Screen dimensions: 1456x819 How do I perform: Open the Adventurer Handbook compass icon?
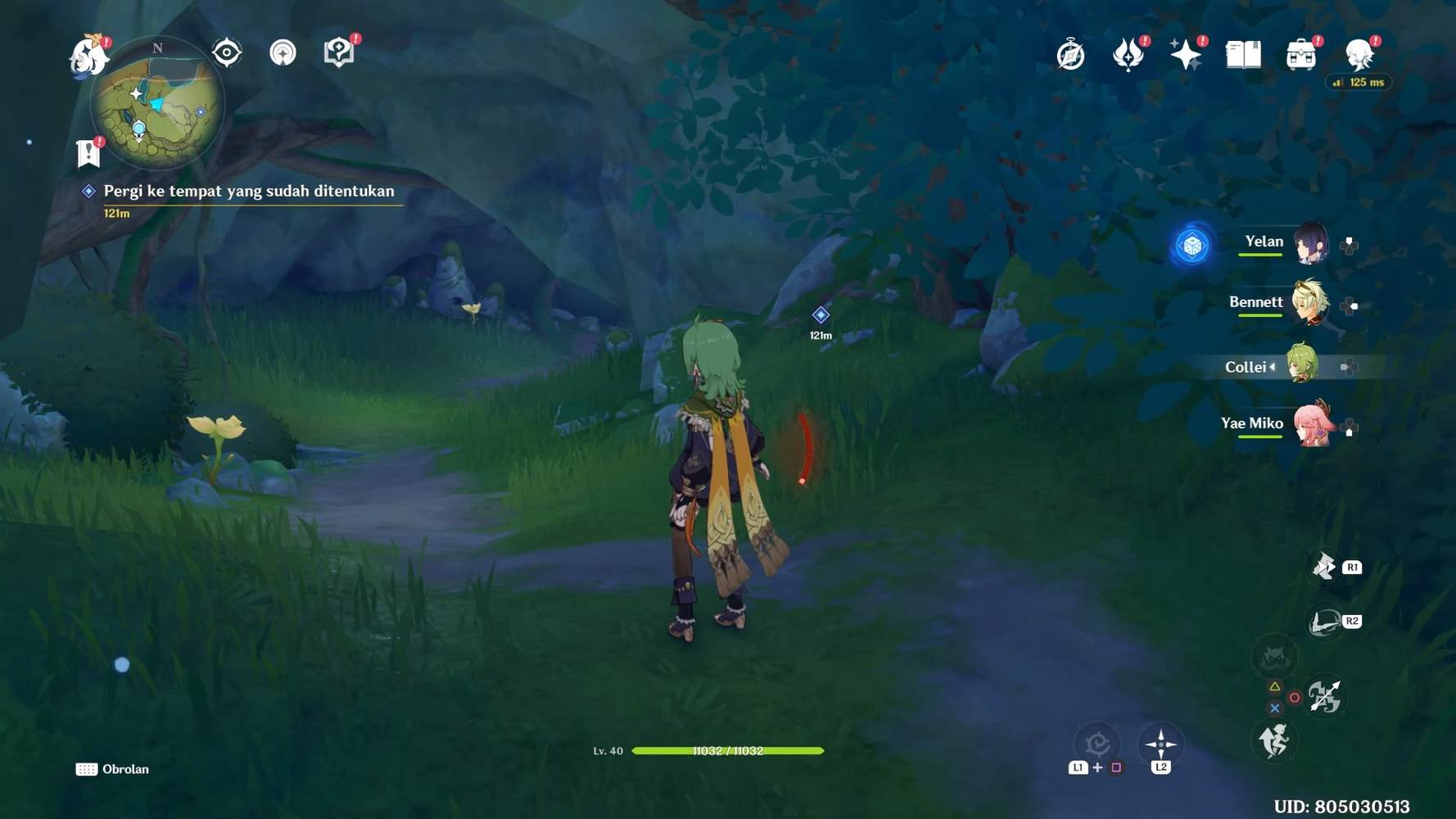point(1069,54)
